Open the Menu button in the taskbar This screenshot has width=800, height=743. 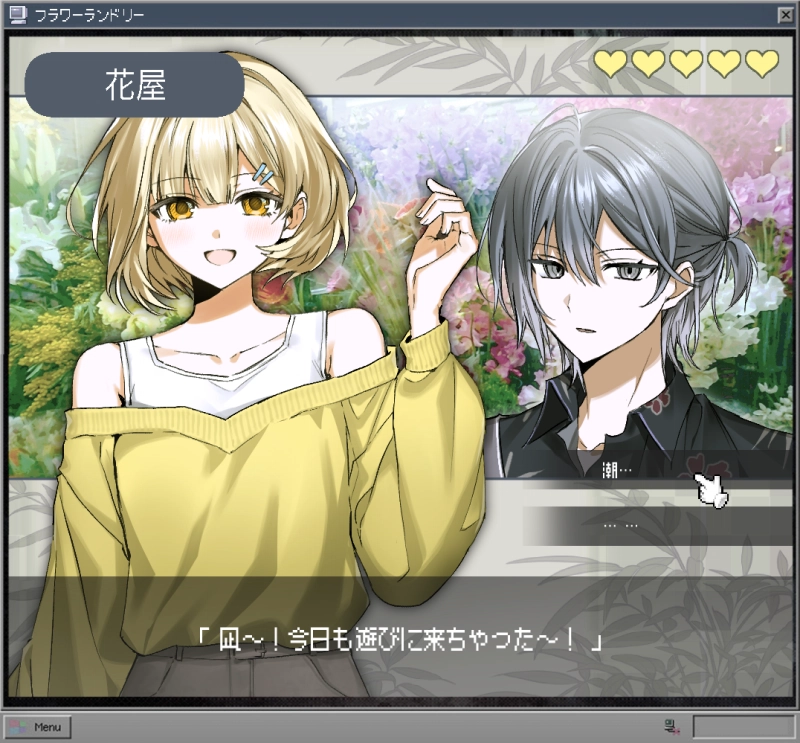pyautogui.click(x=37, y=727)
